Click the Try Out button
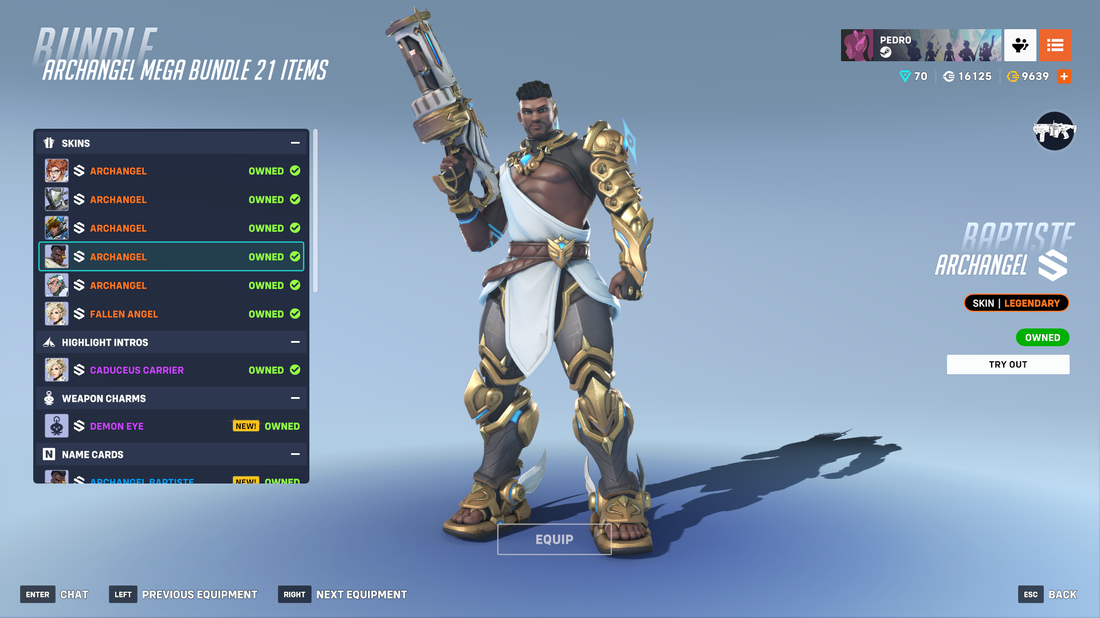The width and height of the screenshot is (1100, 618). [x=1007, y=364]
